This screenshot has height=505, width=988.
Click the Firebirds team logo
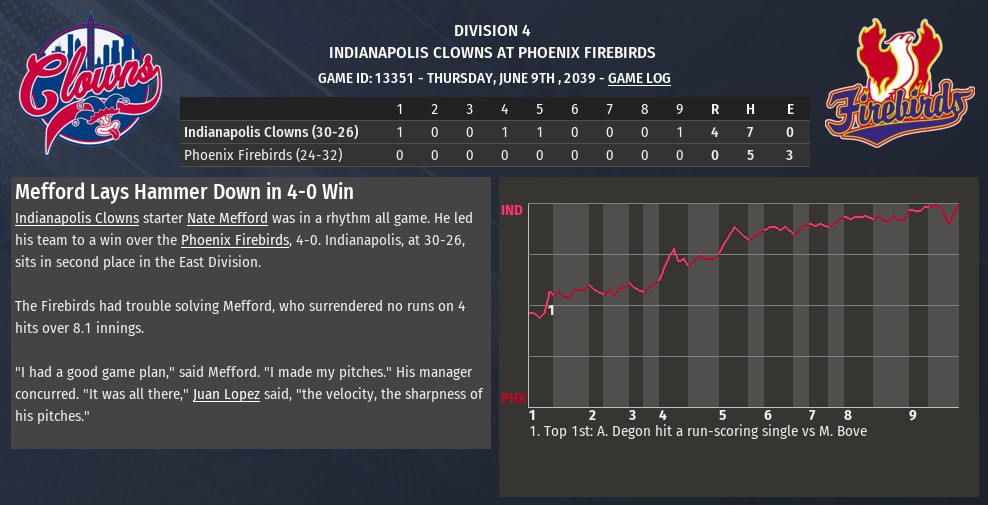(900, 84)
